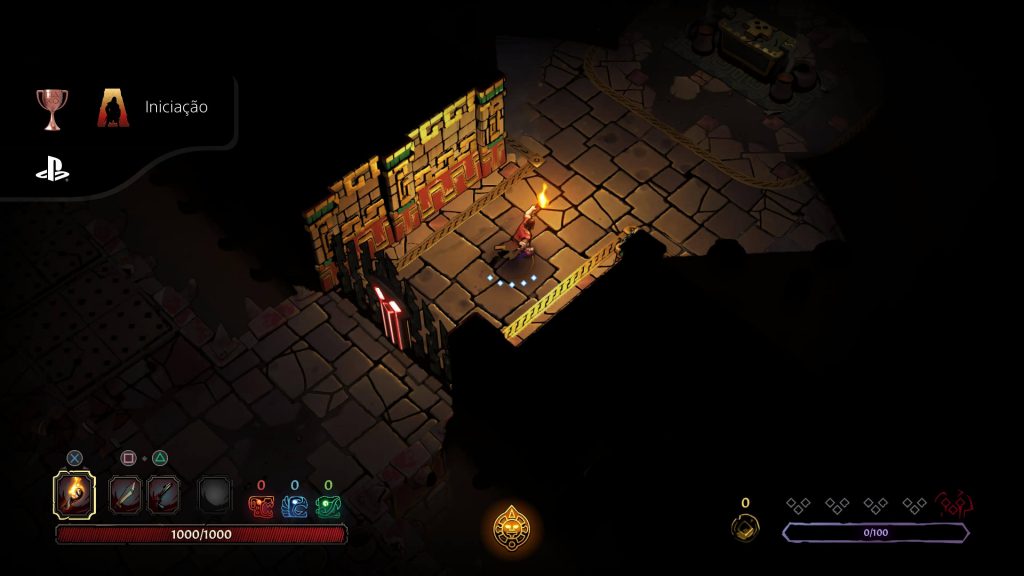The image size is (1024, 576).
Task: Click the gold currency icon
Action: tap(744, 526)
